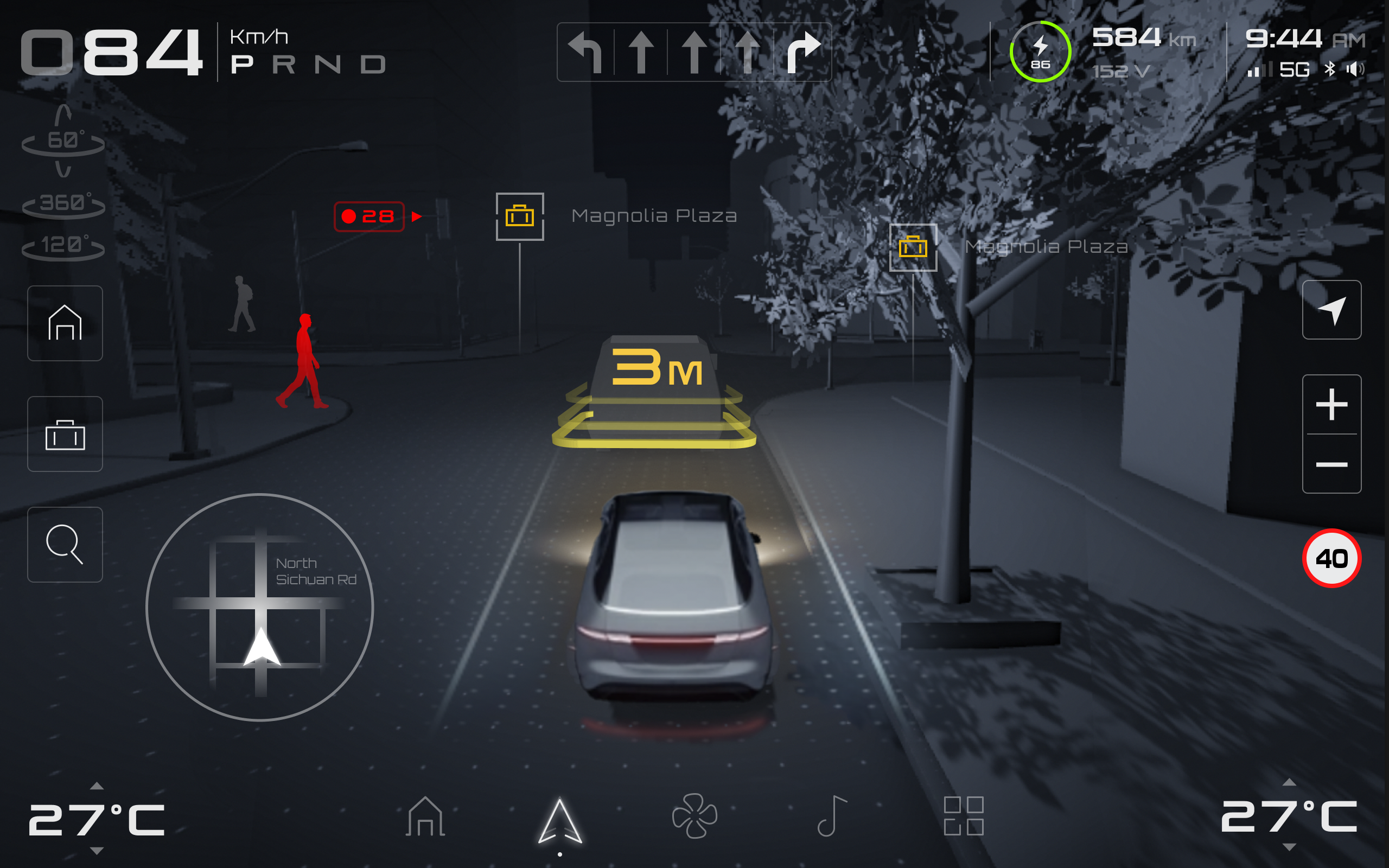Open the apps grid in bottom dock
The width and height of the screenshot is (1389, 868).
coord(964,816)
